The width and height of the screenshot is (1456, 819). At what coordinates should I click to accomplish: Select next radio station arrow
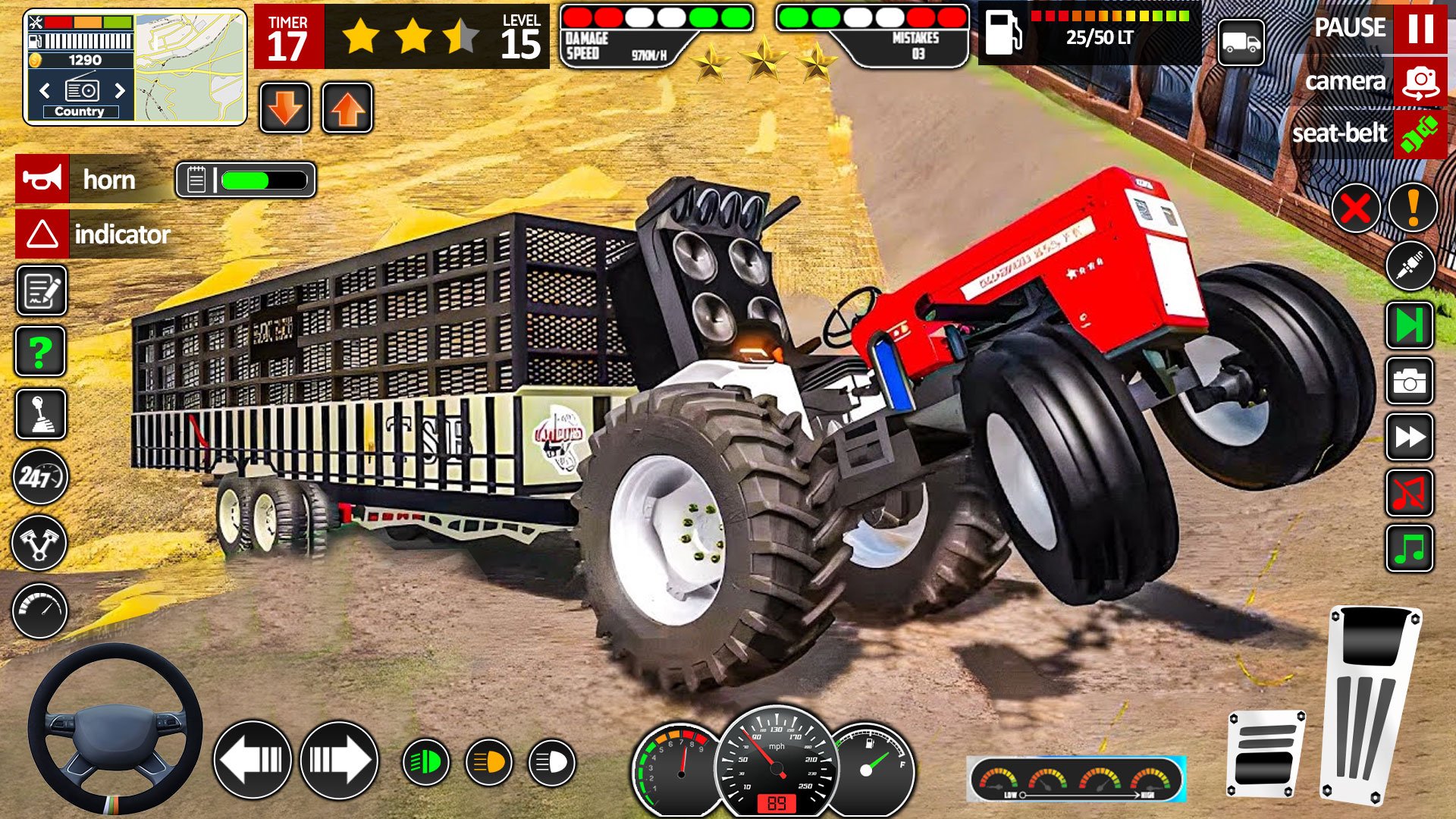pyautogui.click(x=120, y=91)
